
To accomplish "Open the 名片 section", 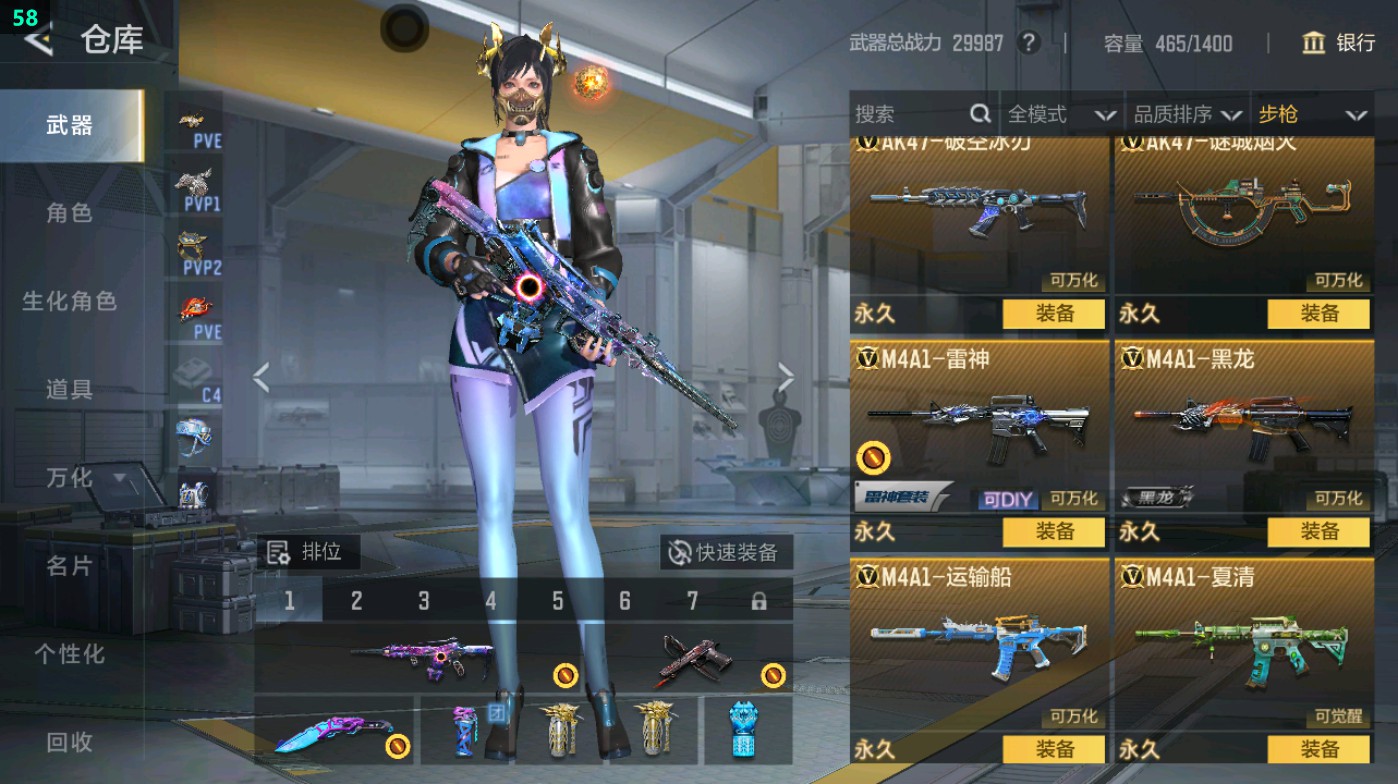I will point(69,566).
